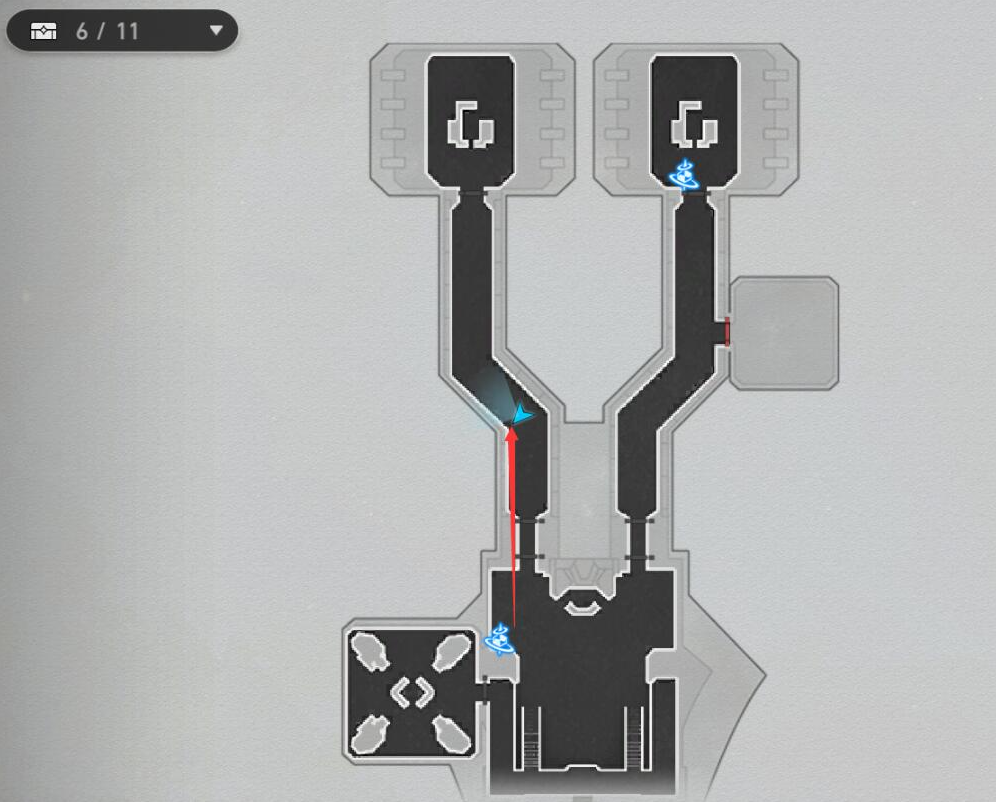Screen dimensions: 996x802
Task: Select the Space Anchor inside the dark chamber
Action: tap(685, 175)
